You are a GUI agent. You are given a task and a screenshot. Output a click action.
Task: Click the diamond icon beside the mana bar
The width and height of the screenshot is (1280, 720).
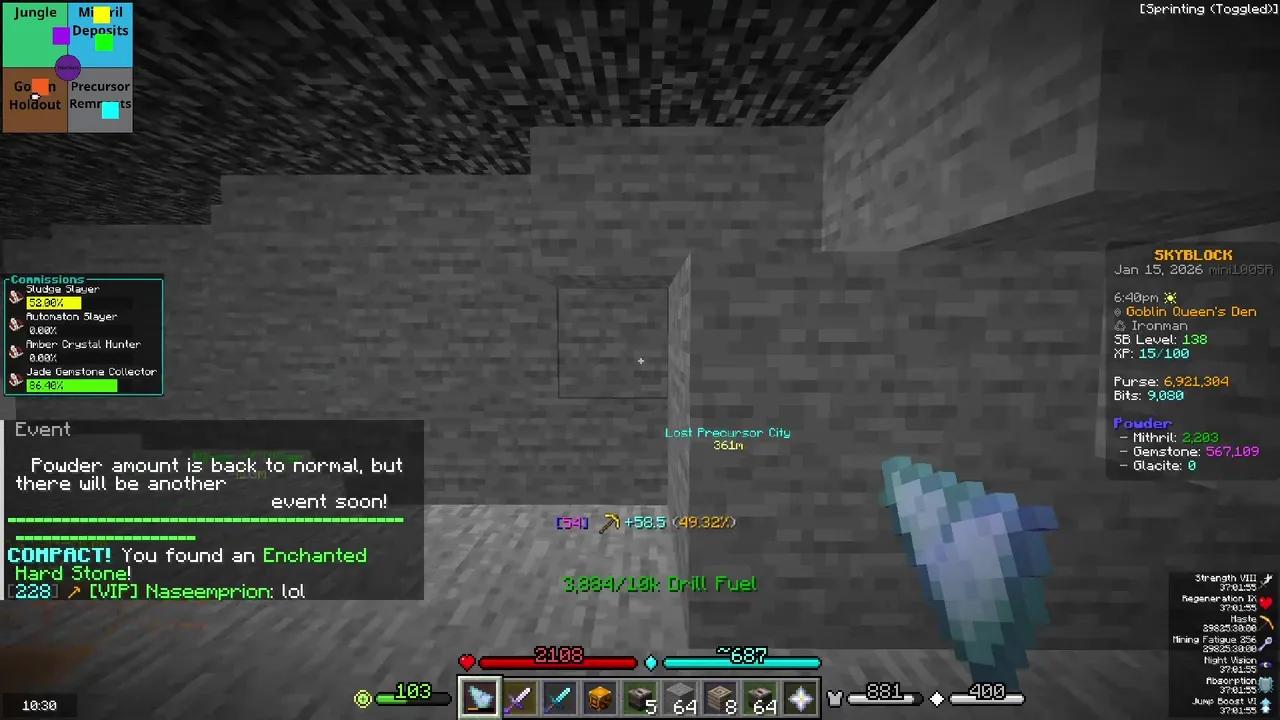(x=651, y=662)
